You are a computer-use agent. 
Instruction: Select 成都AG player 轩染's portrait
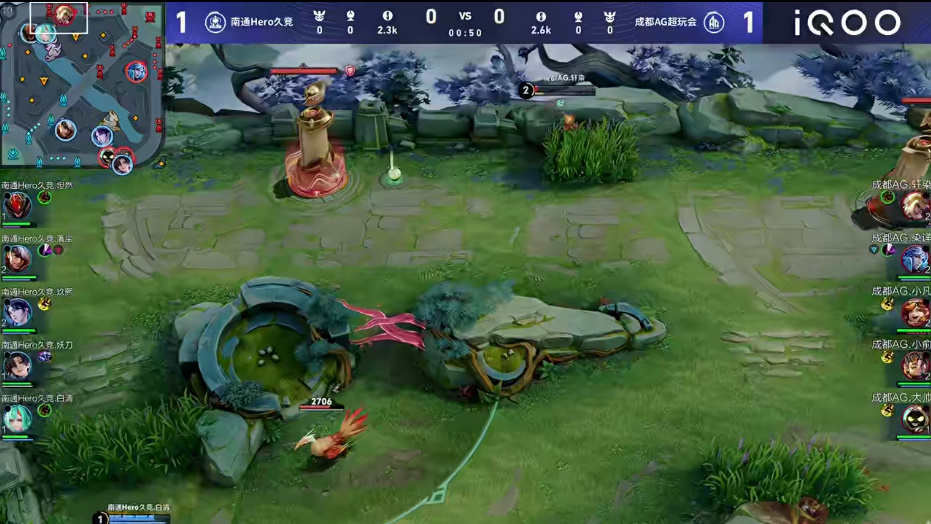tap(914, 207)
